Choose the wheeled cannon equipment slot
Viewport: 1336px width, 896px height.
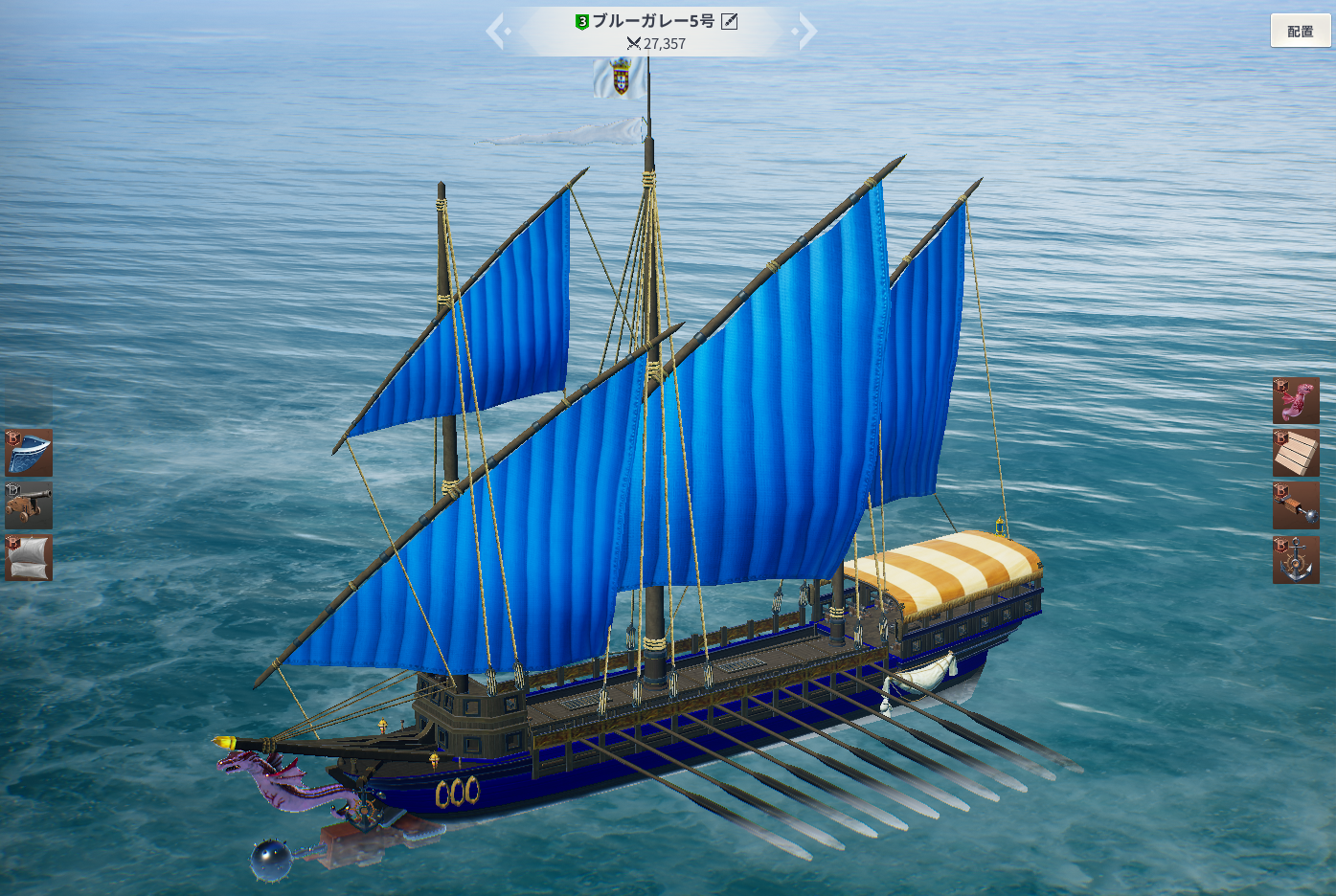click(29, 505)
